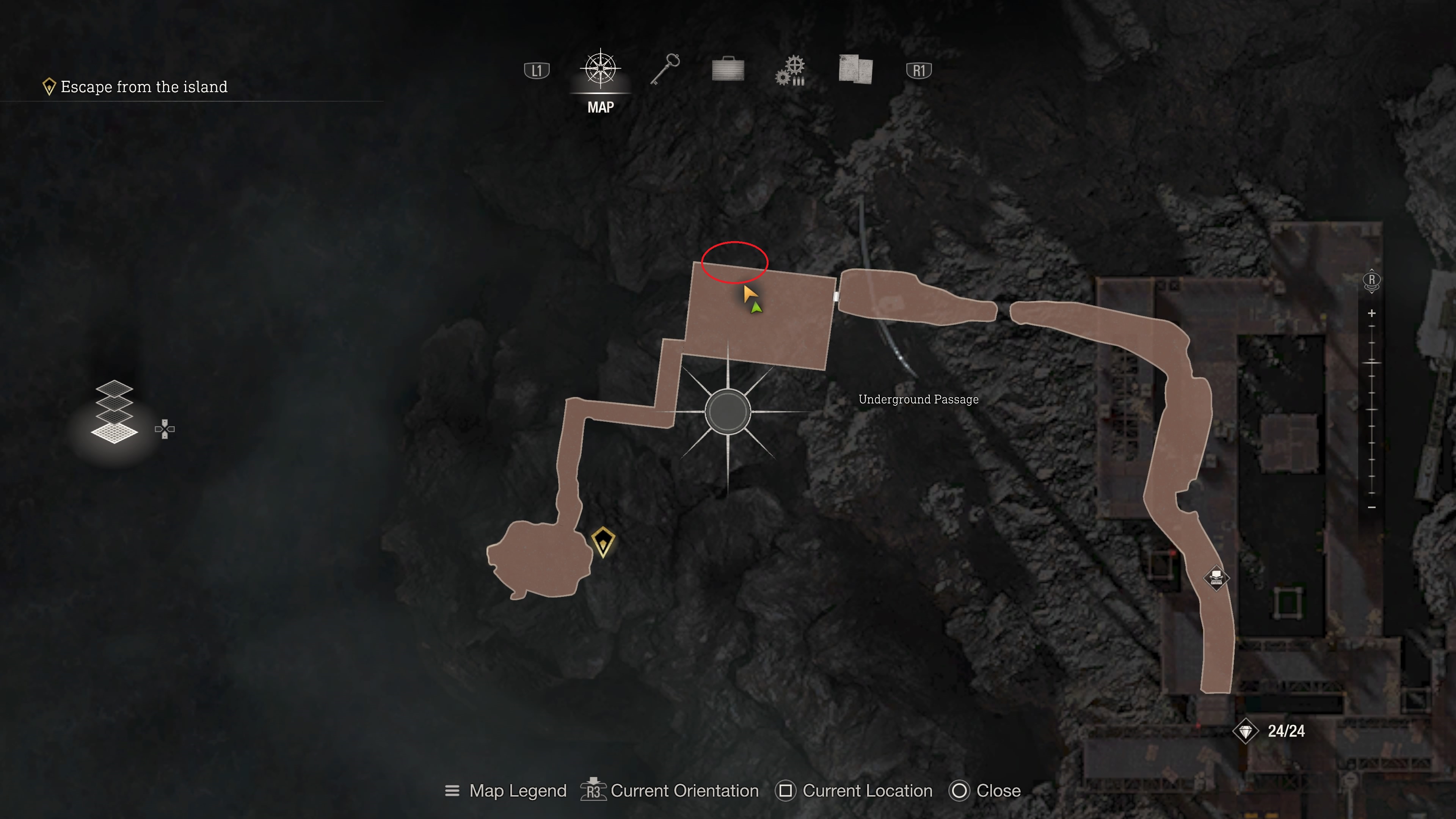Viewport: 1456px width, 819px height.
Task: Switch to the attaché case tab
Action: click(x=728, y=69)
